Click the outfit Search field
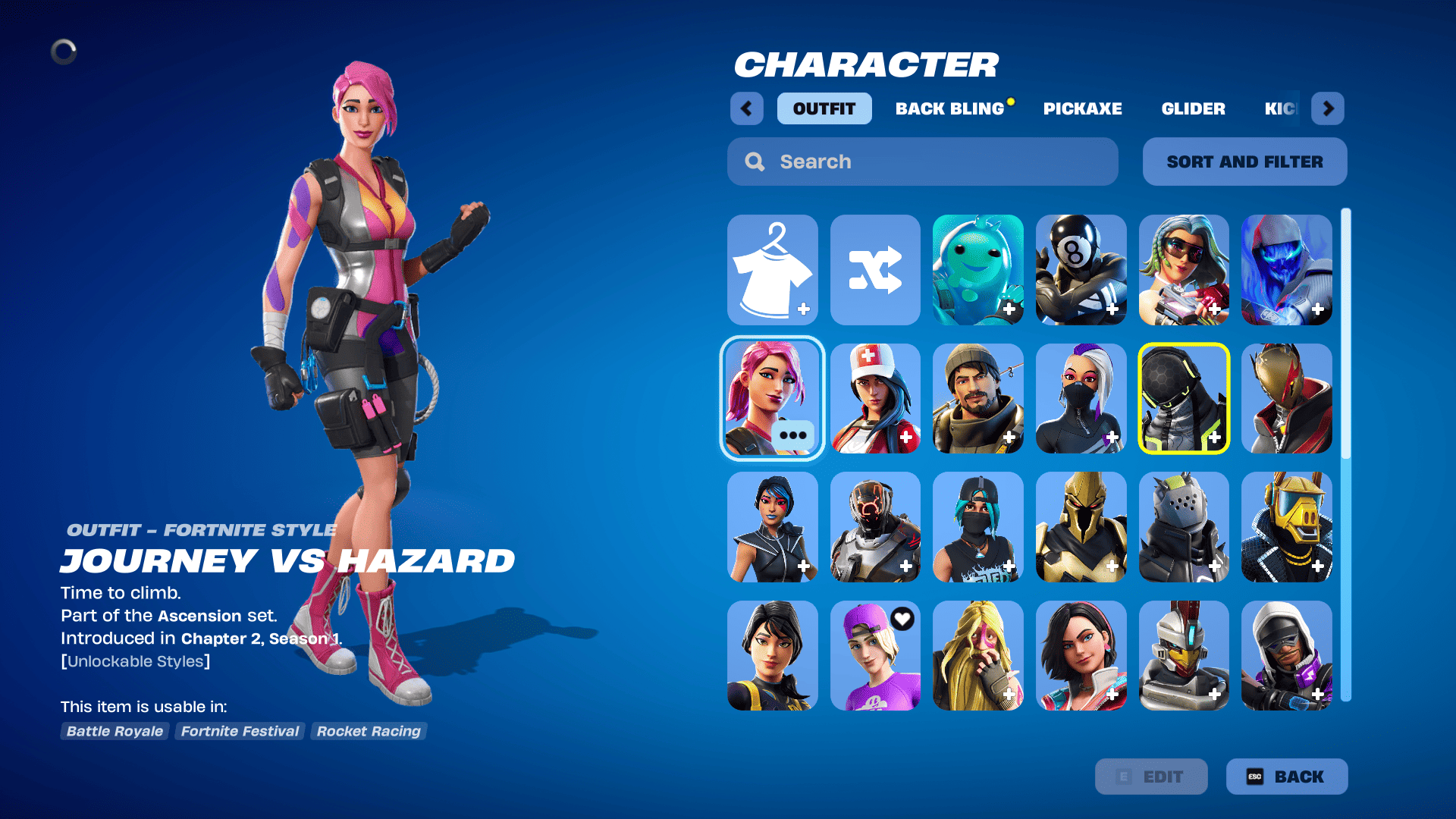 tap(922, 162)
